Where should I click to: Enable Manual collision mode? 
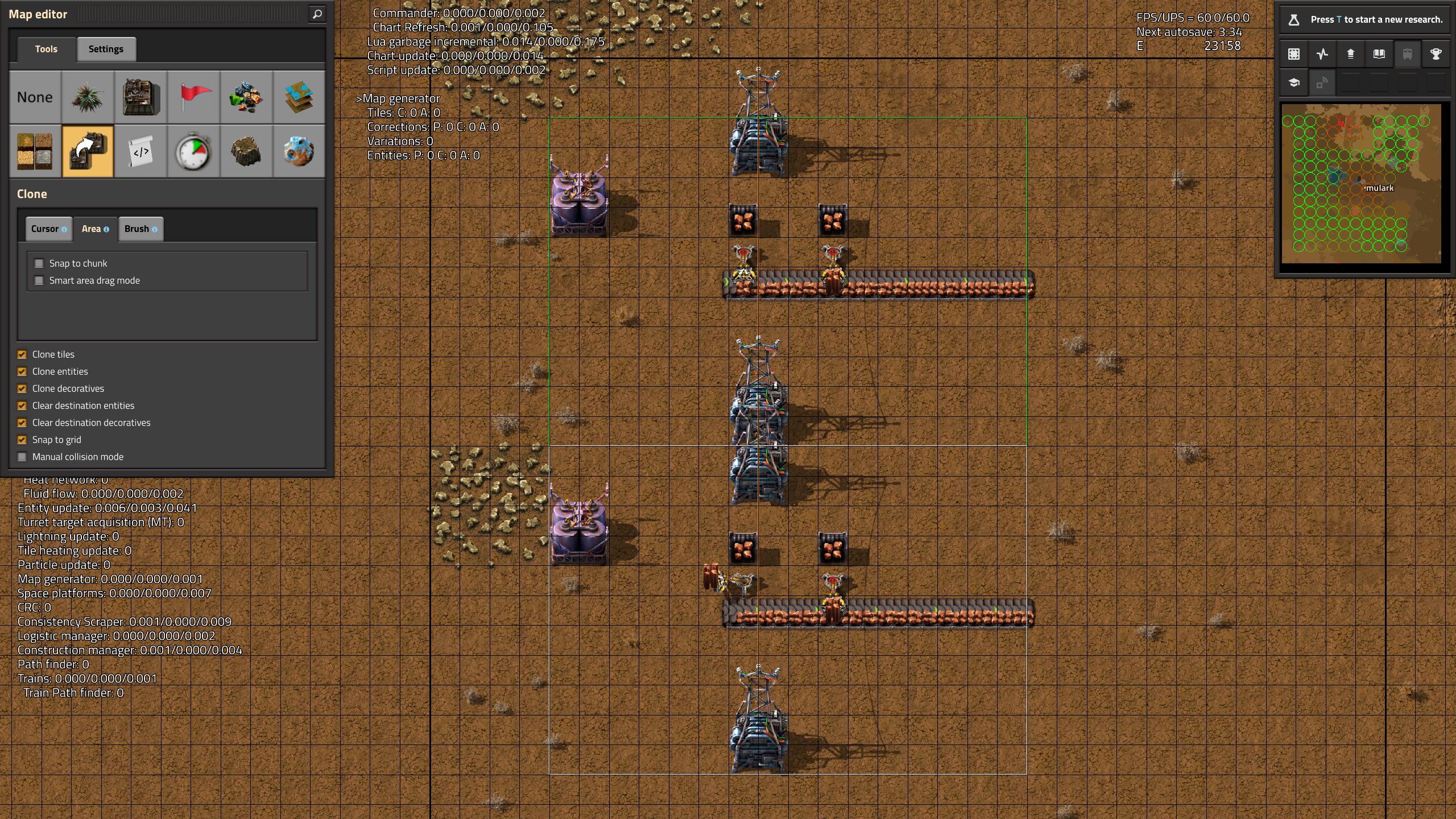(x=22, y=457)
